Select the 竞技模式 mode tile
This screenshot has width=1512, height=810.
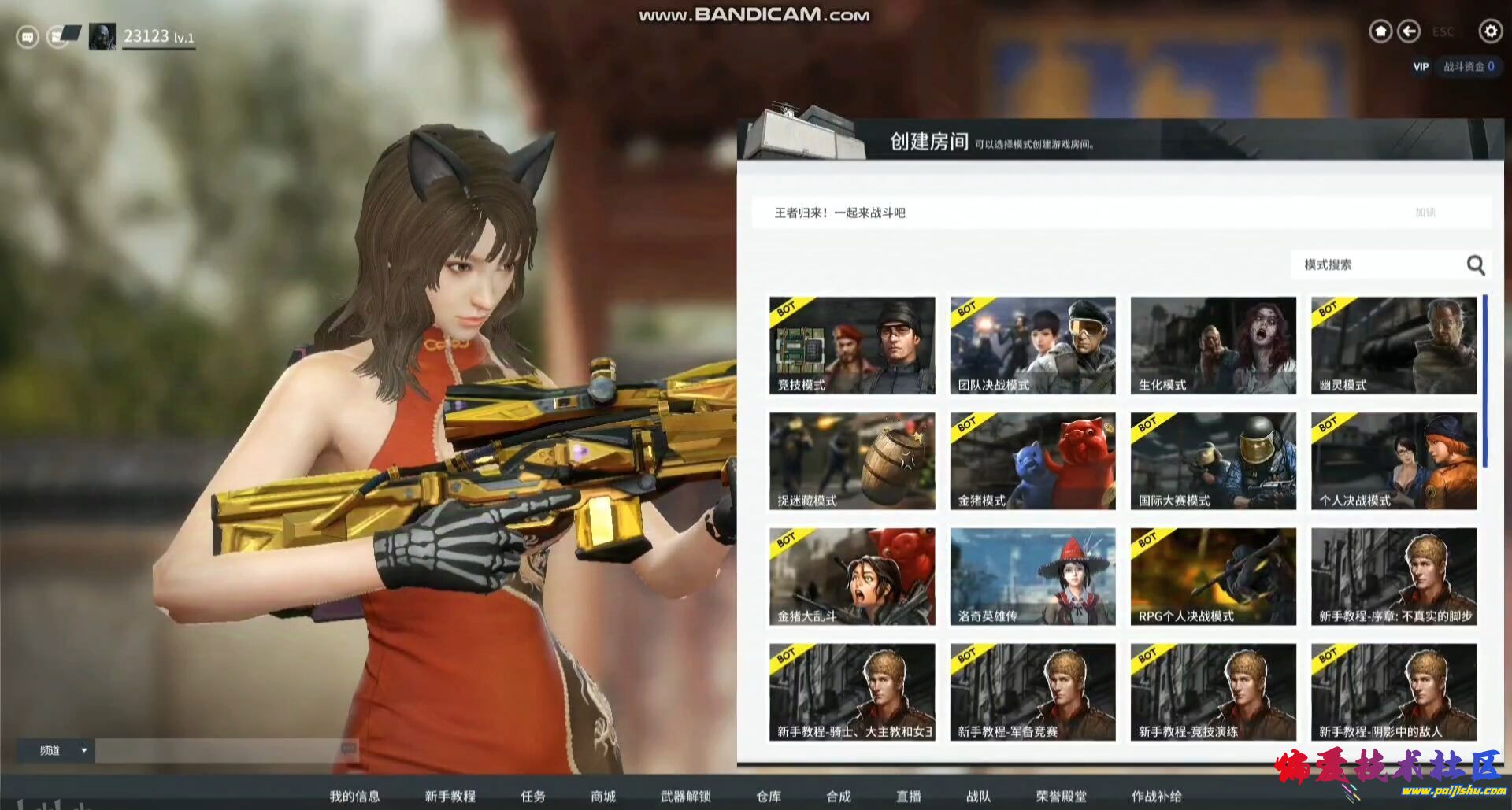click(x=852, y=345)
